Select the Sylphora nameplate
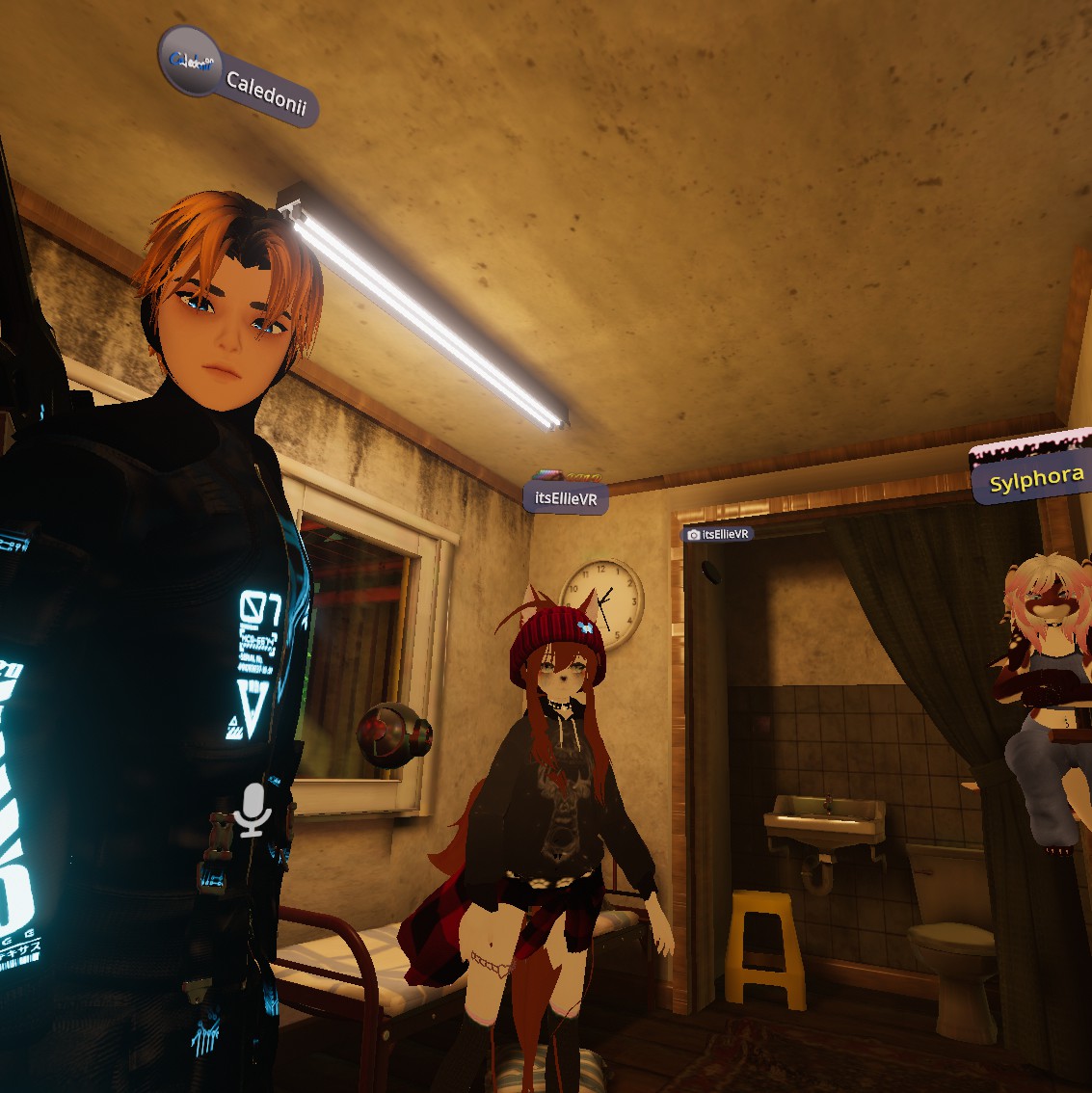1092x1093 pixels. tap(1036, 479)
